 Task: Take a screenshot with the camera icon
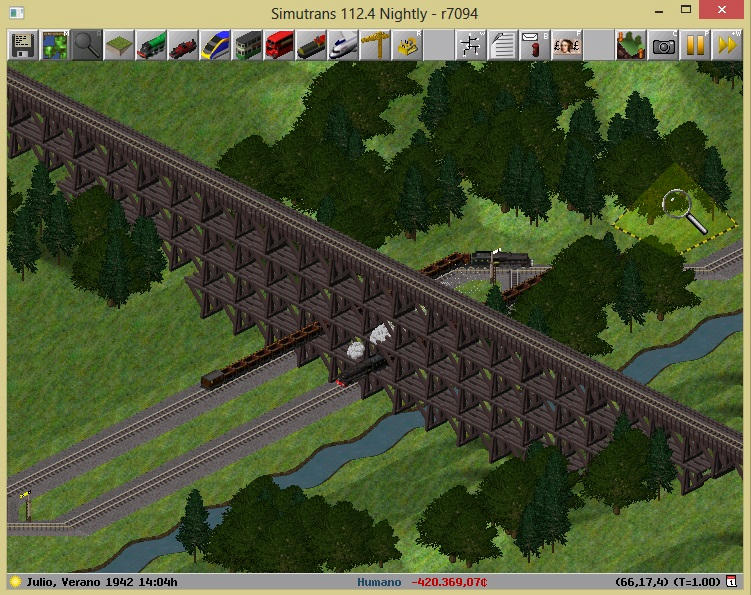pos(663,45)
